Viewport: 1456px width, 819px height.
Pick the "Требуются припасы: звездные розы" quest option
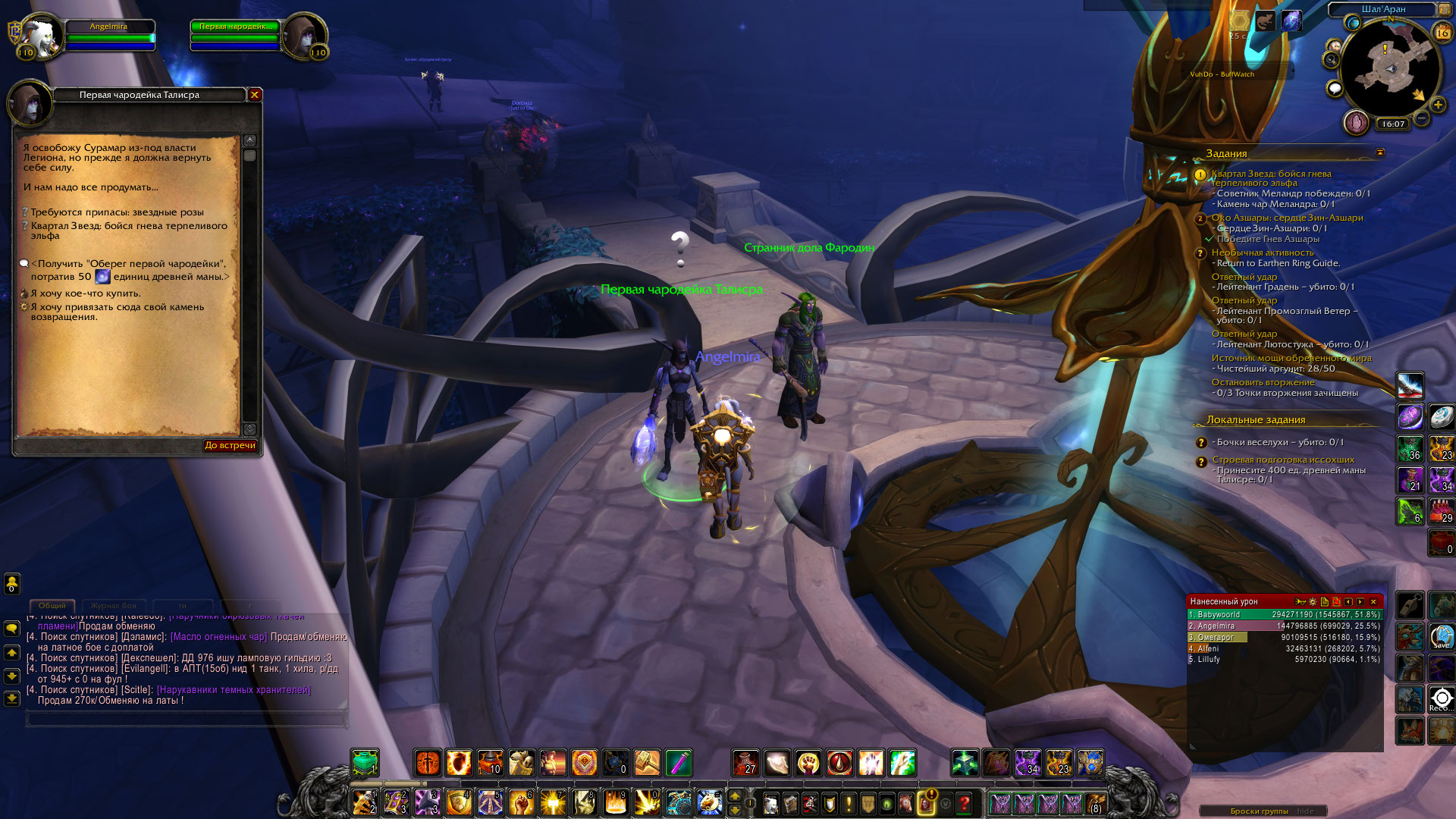point(117,212)
